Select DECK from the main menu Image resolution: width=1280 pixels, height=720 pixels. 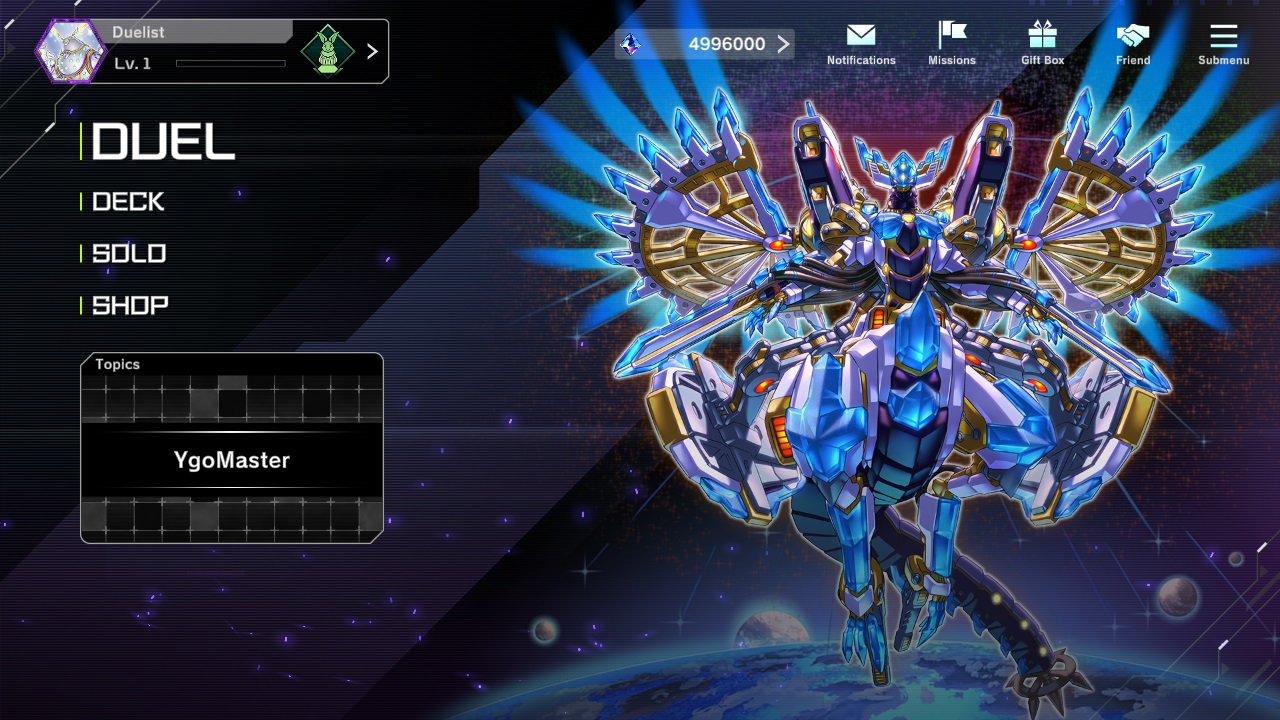coord(128,202)
